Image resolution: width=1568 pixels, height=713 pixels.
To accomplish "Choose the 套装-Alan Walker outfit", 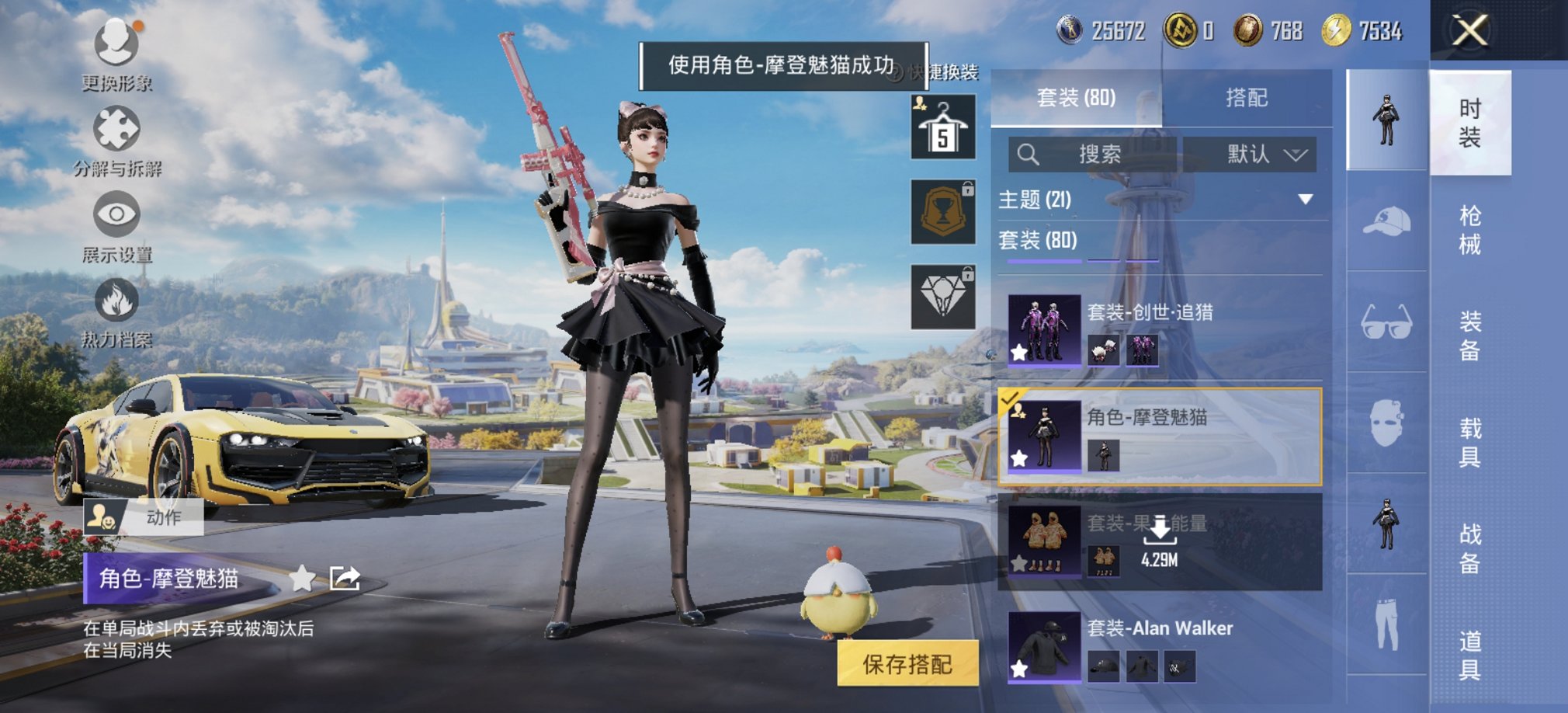I will click(x=1160, y=646).
